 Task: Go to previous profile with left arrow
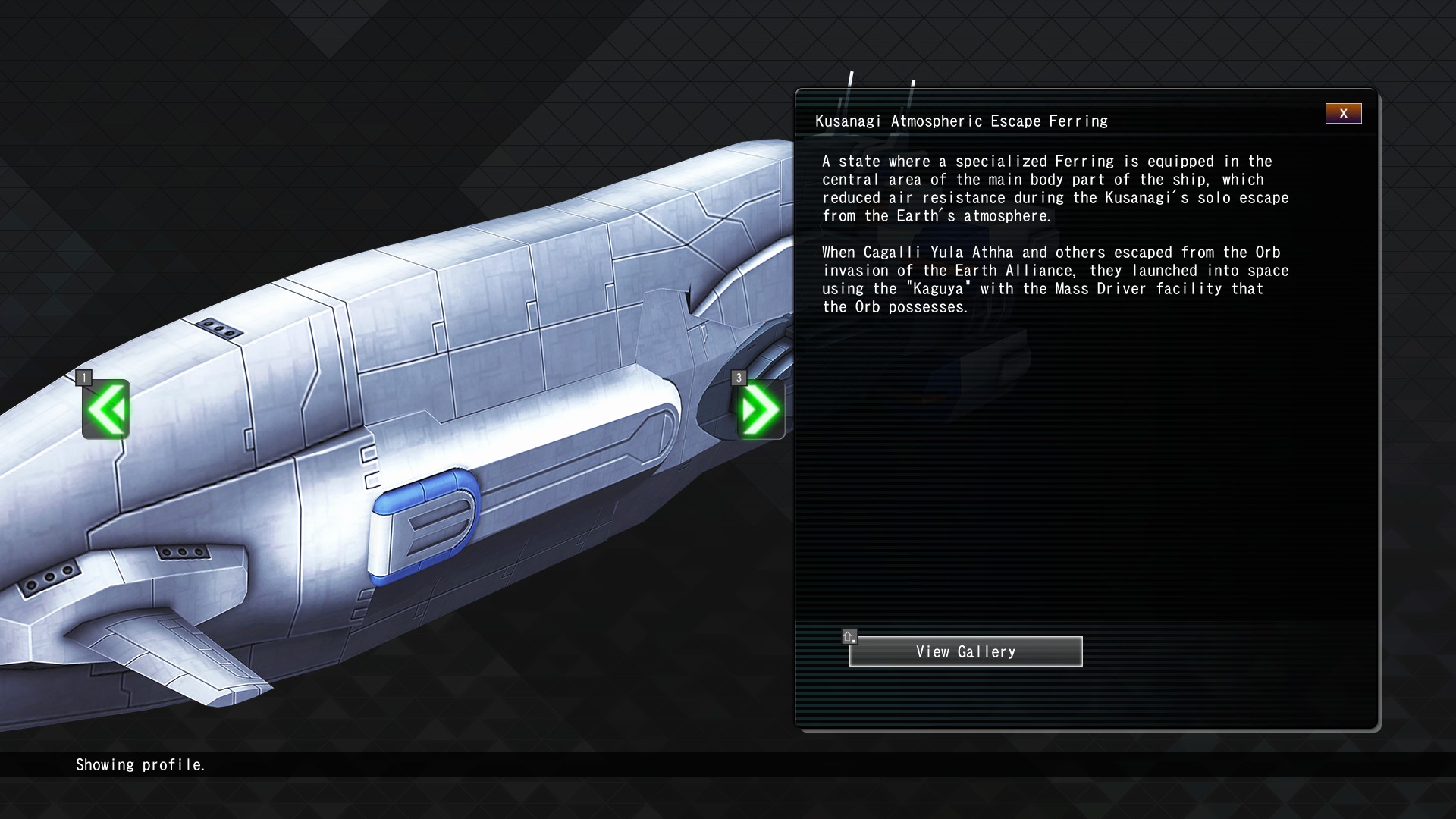coord(106,409)
